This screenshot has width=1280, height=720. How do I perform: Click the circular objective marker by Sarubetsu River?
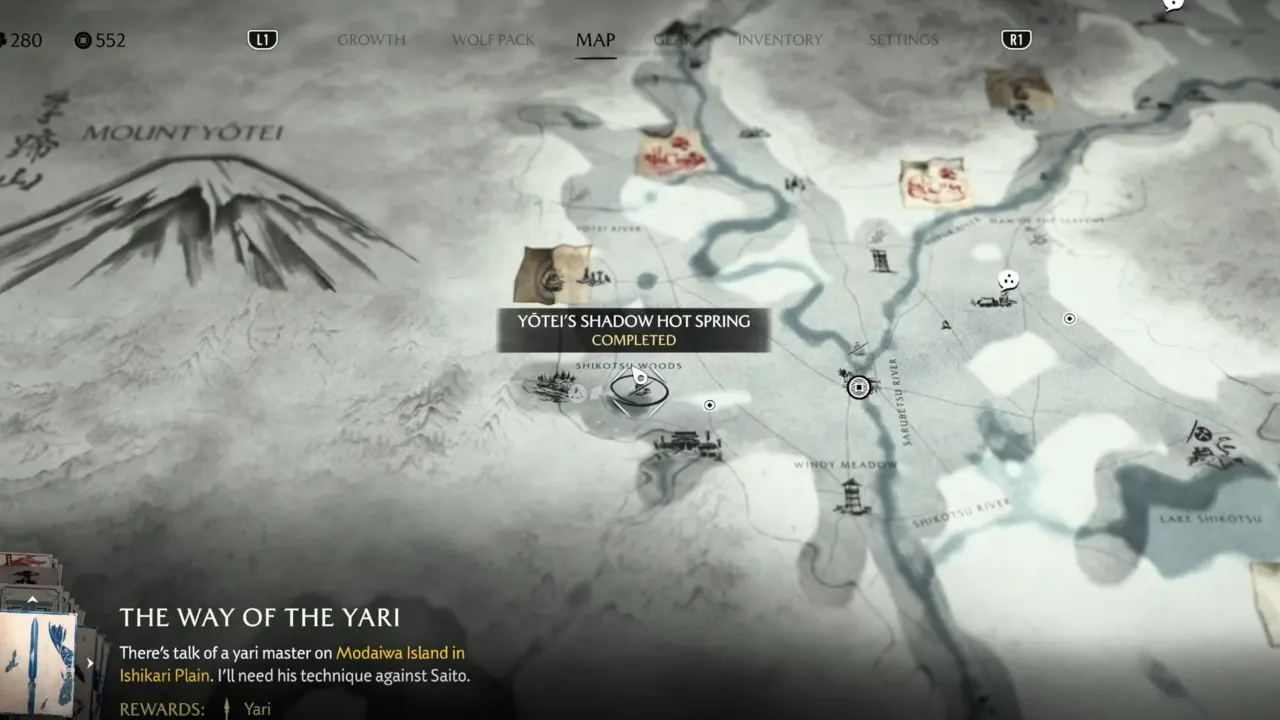858,387
